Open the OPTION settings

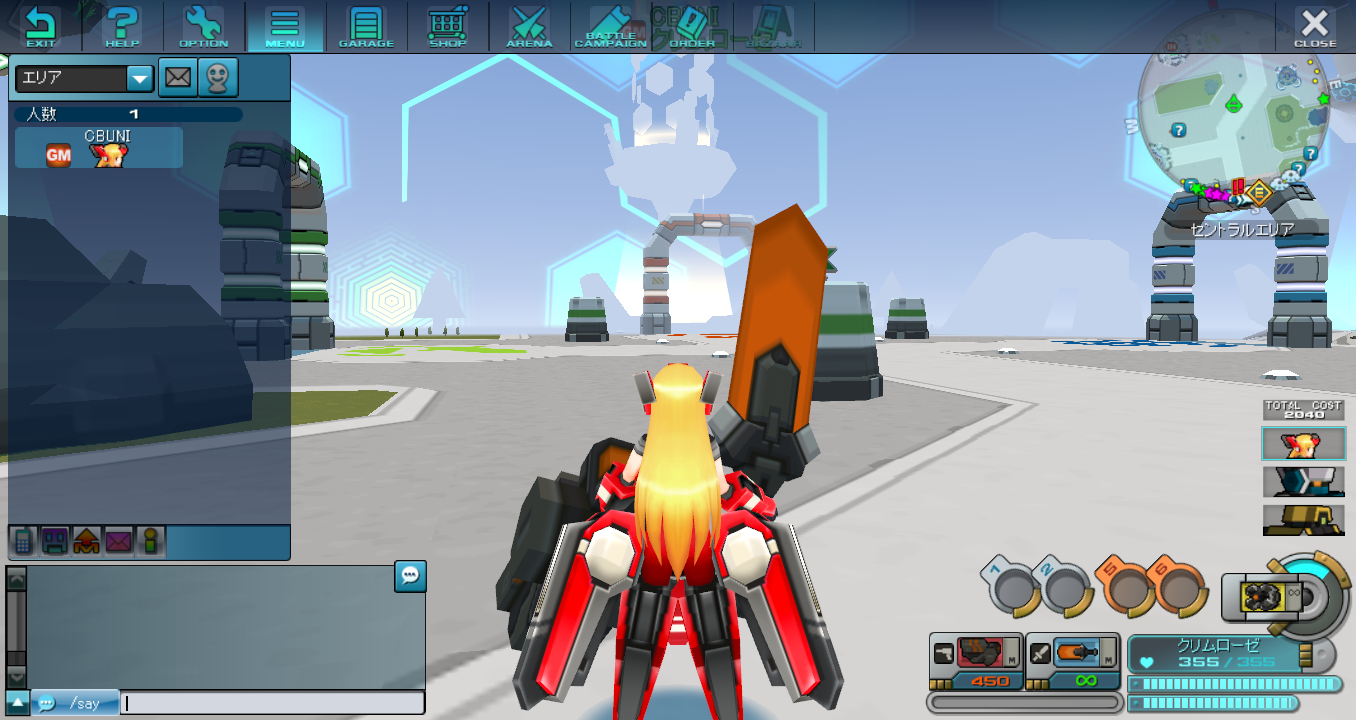coord(204,27)
